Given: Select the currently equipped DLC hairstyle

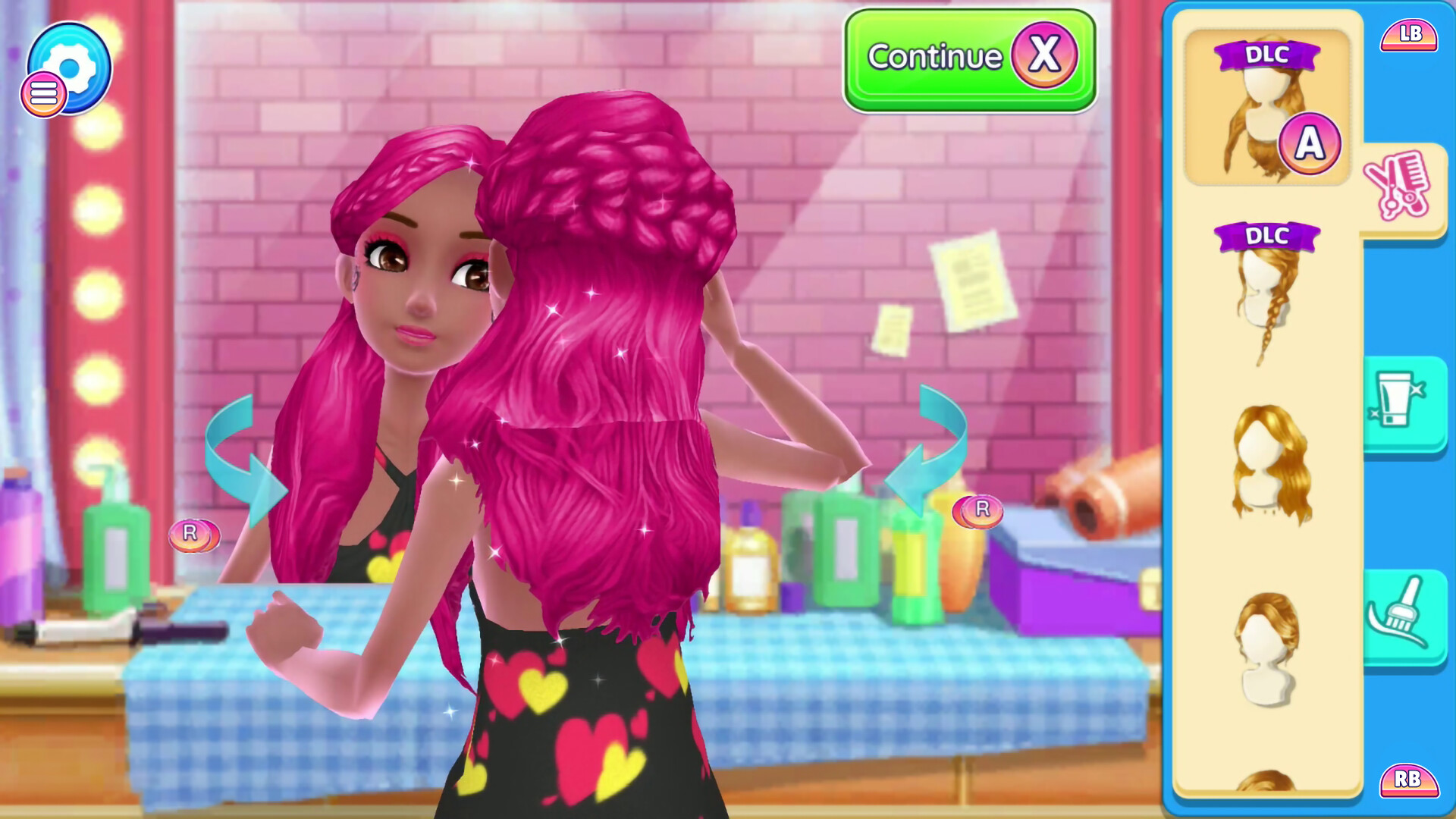Looking at the screenshot, I should tap(1266, 106).
